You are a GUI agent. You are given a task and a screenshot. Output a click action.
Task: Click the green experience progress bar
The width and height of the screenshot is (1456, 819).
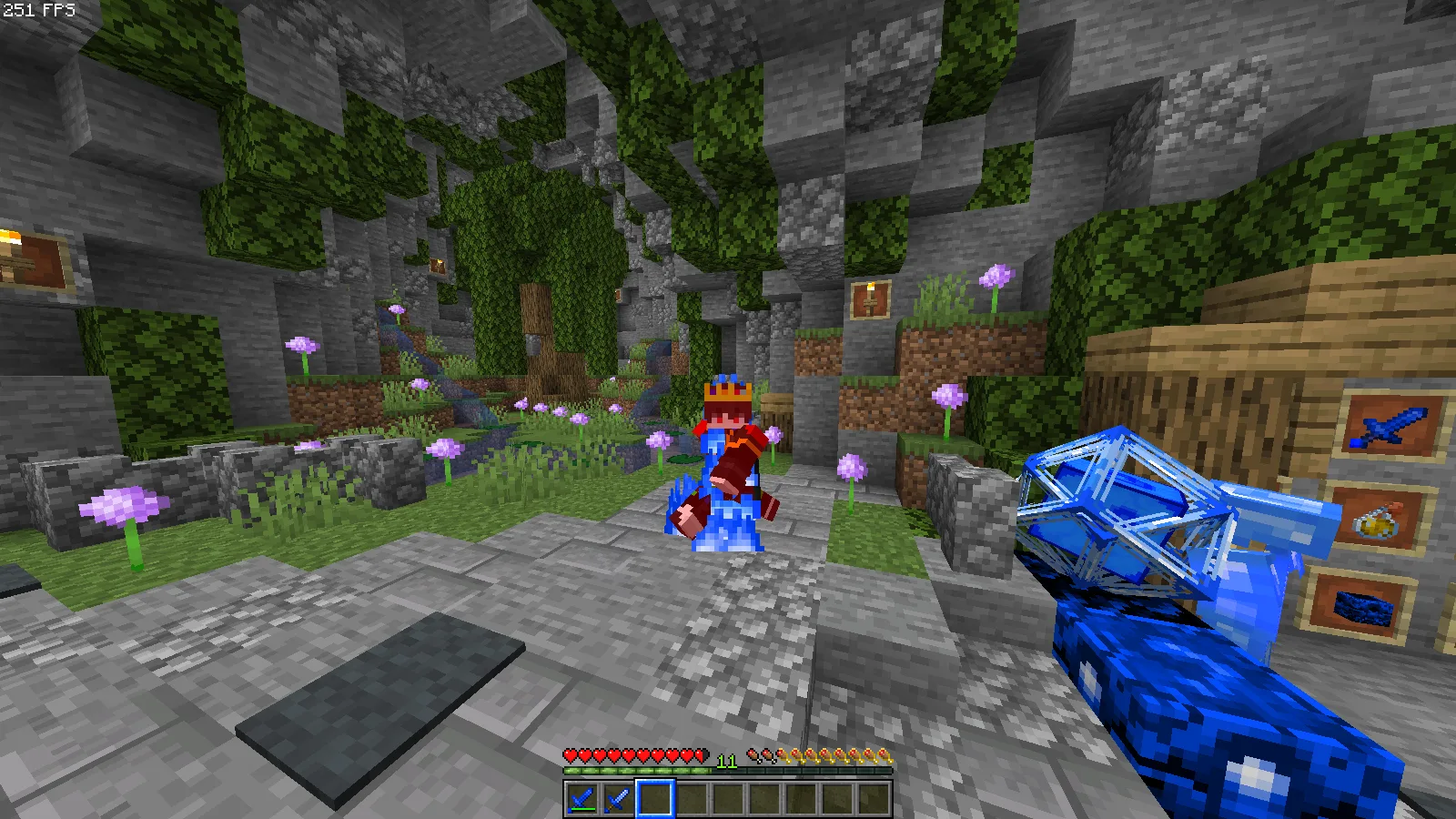[x=637, y=770]
